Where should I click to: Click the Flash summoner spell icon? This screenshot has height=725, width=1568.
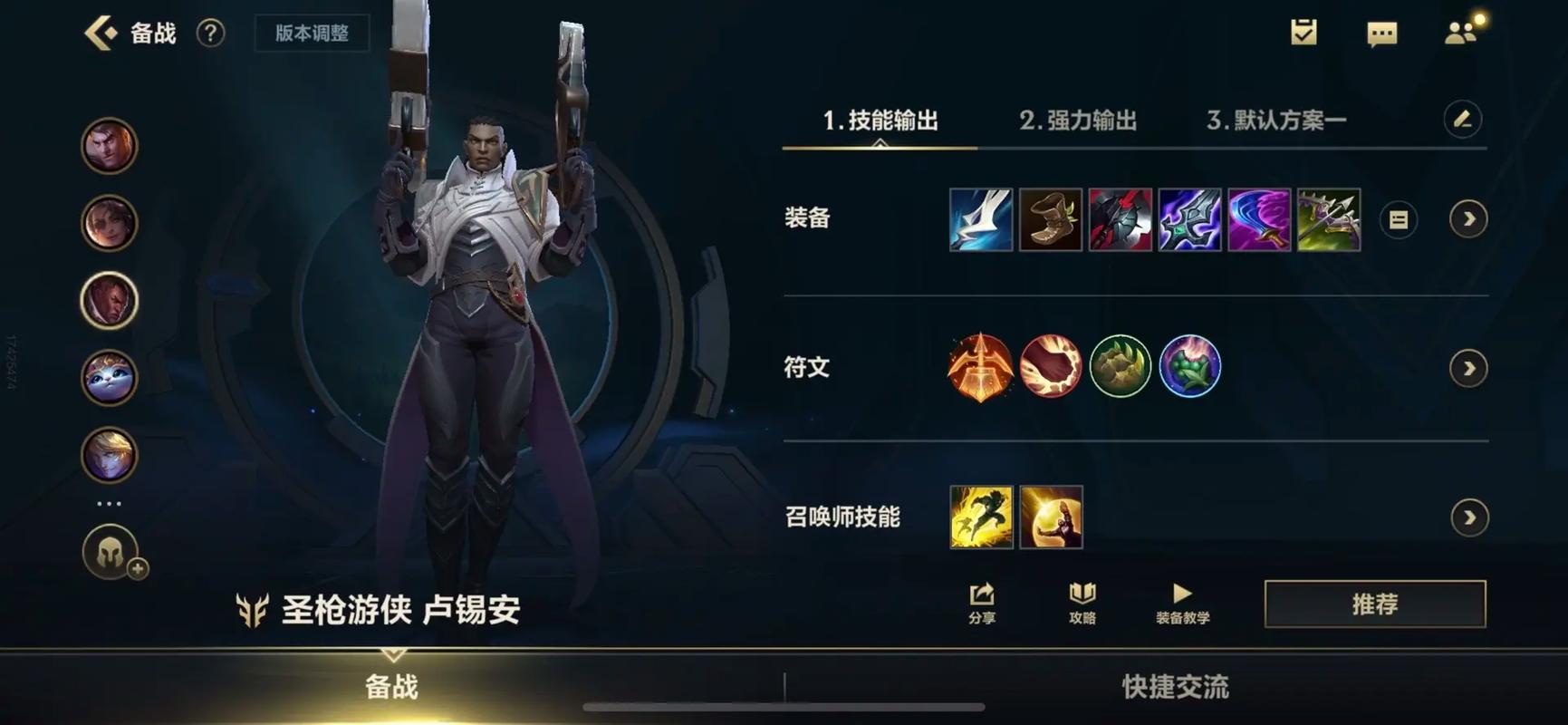(x=982, y=517)
